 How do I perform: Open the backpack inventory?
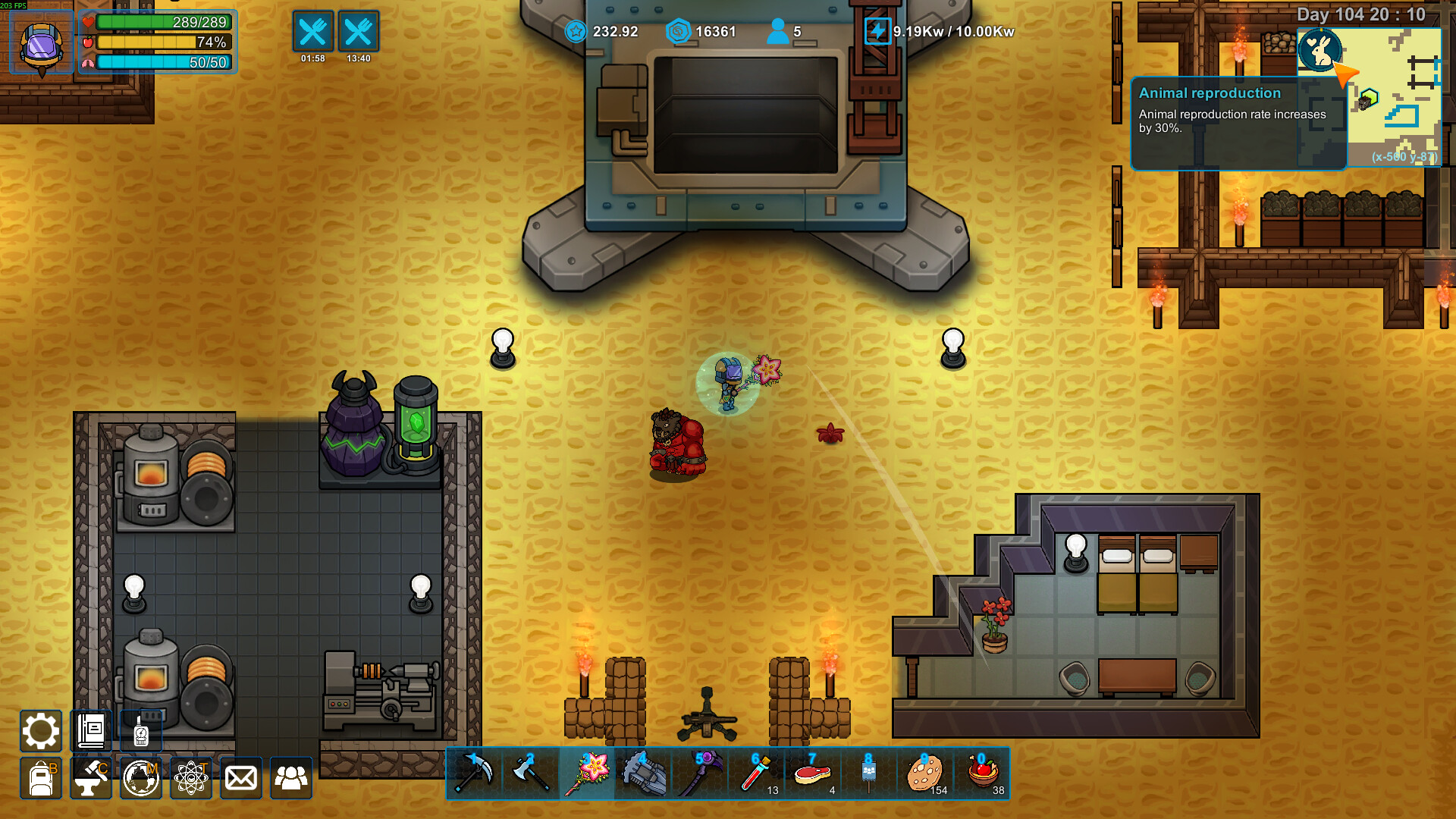41,777
